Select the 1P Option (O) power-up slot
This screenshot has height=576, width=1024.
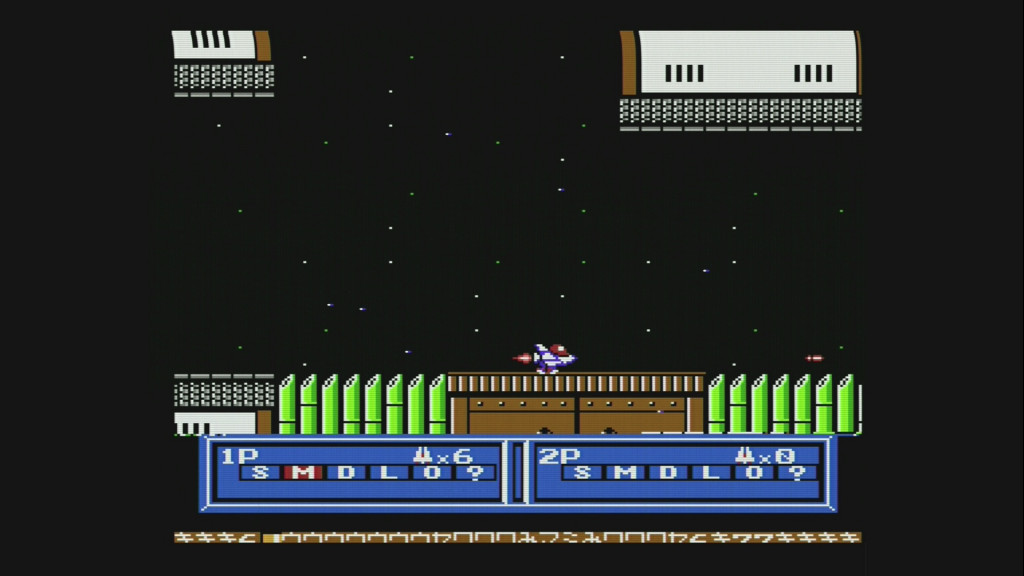click(x=432, y=473)
